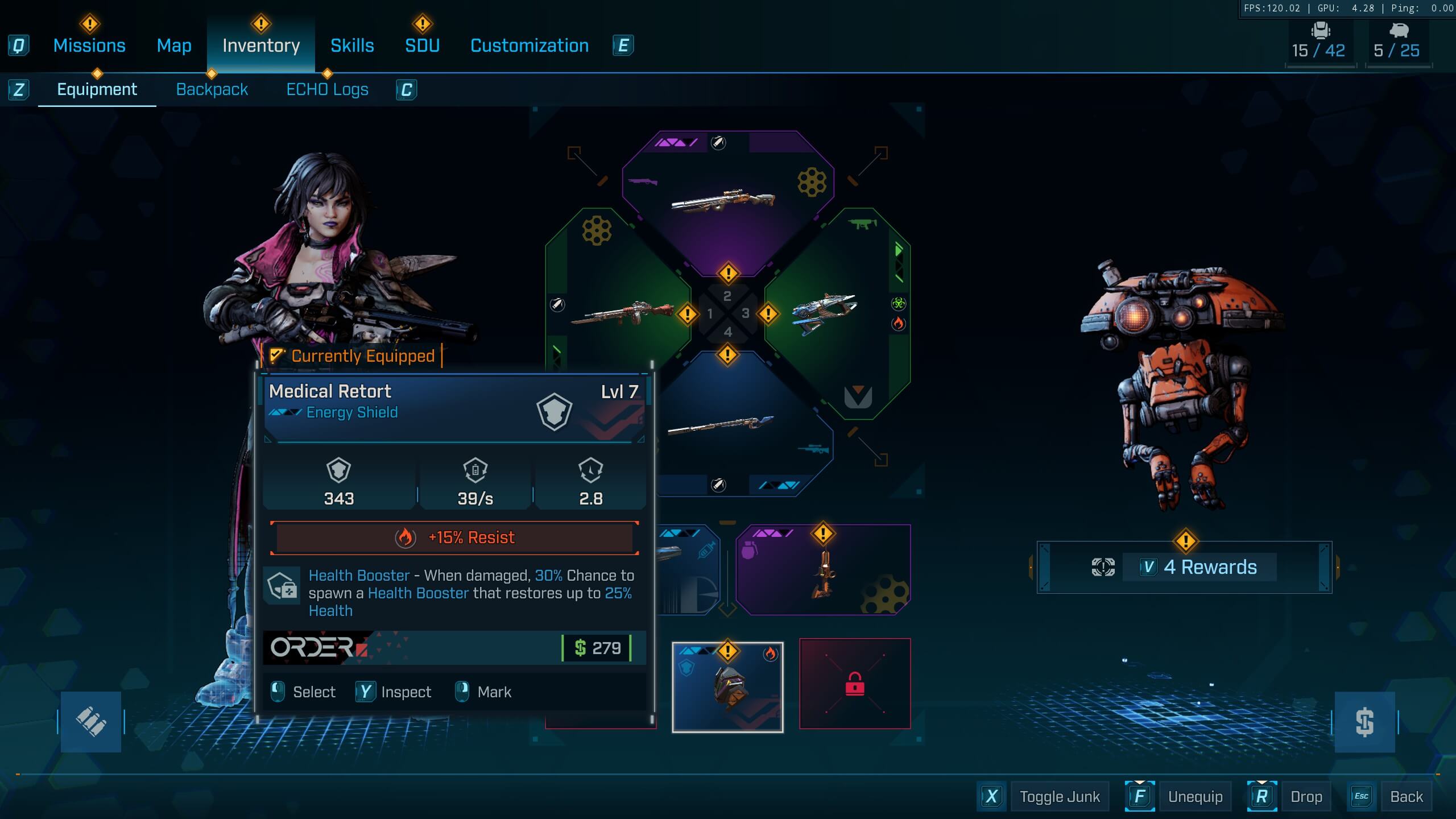Select the equipped Medical Retort shield slot
1456x819 pixels.
[727, 687]
